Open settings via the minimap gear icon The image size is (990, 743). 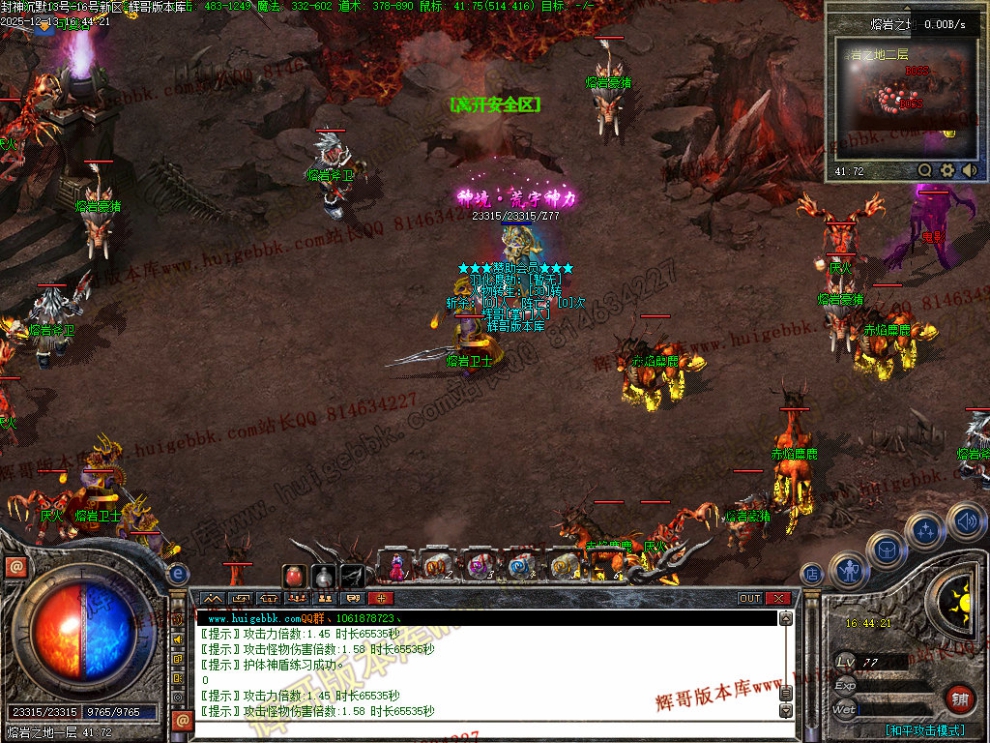pyautogui.click(x=947, y=171)
